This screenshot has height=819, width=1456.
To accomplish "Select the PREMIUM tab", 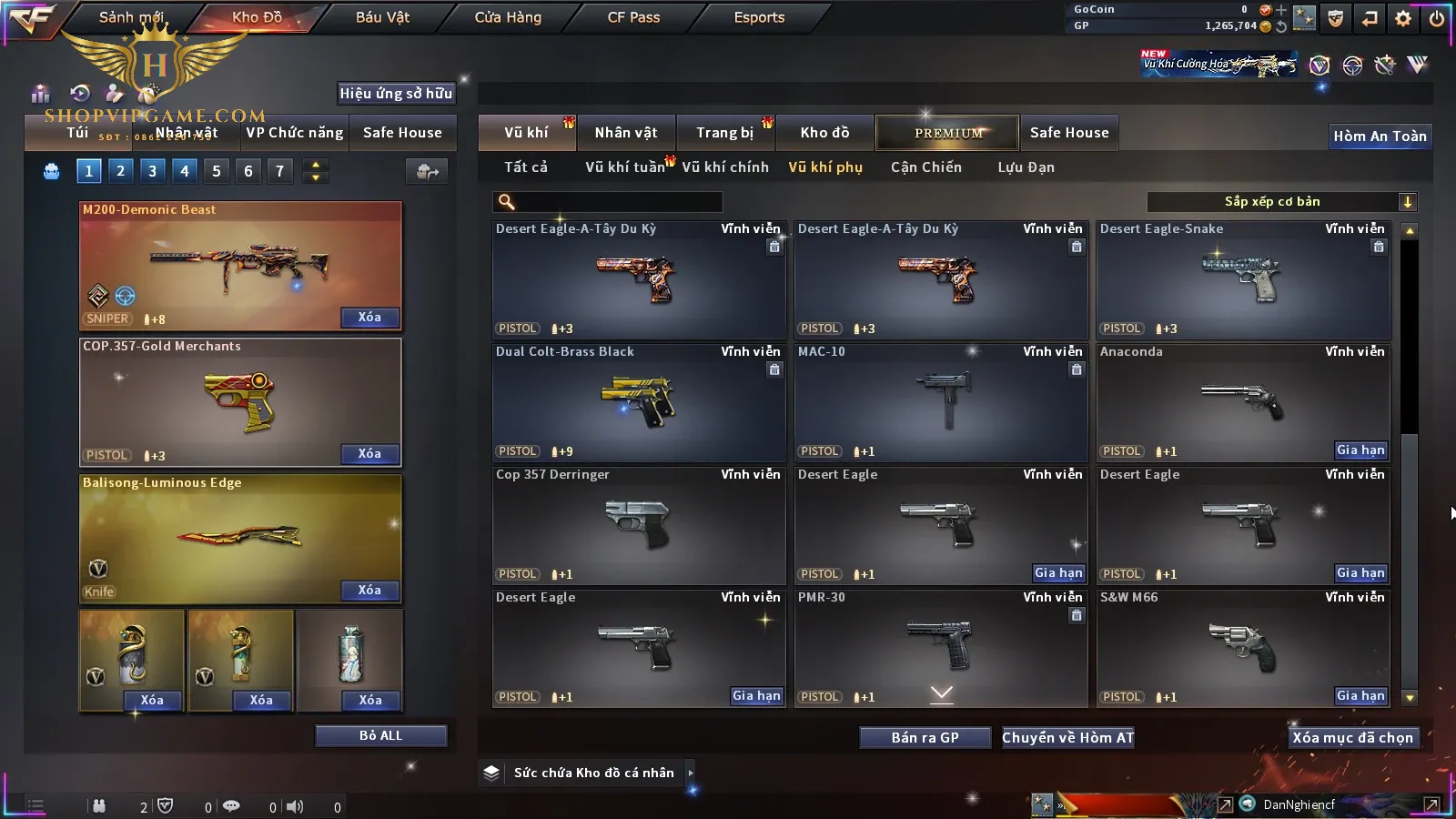I will point(948,133).
